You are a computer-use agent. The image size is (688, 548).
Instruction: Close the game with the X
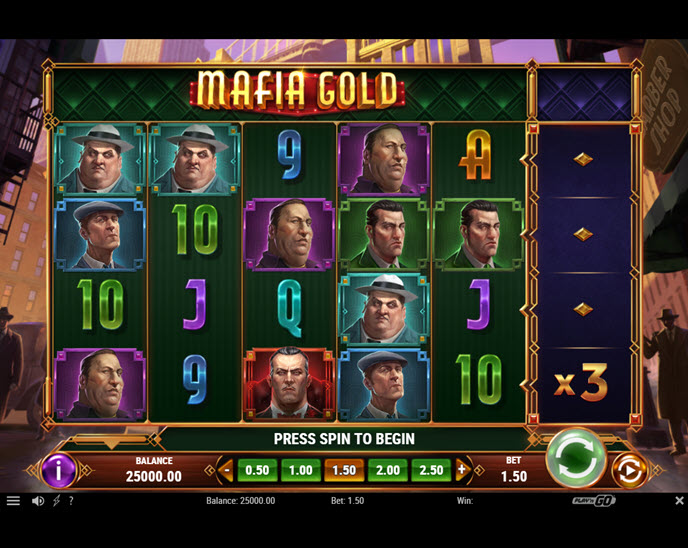pyautogui.click(x=679, y=501)
